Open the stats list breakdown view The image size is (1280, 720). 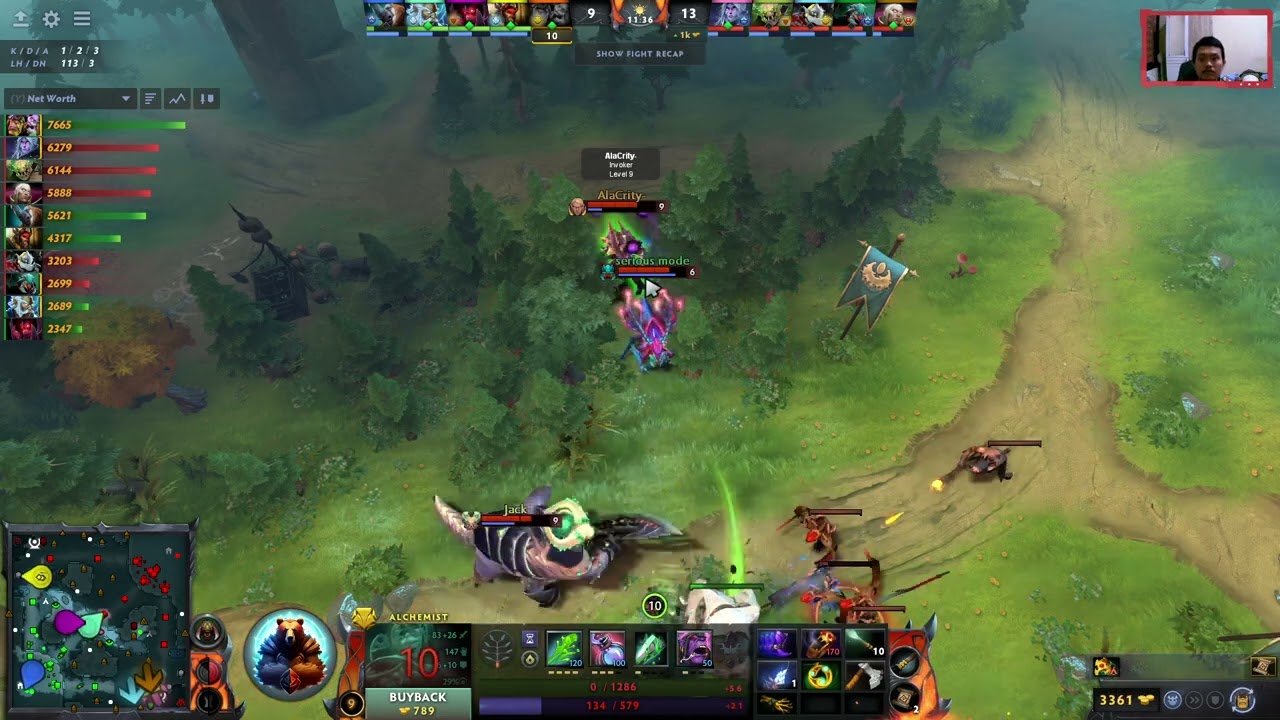tap(151, 98)
